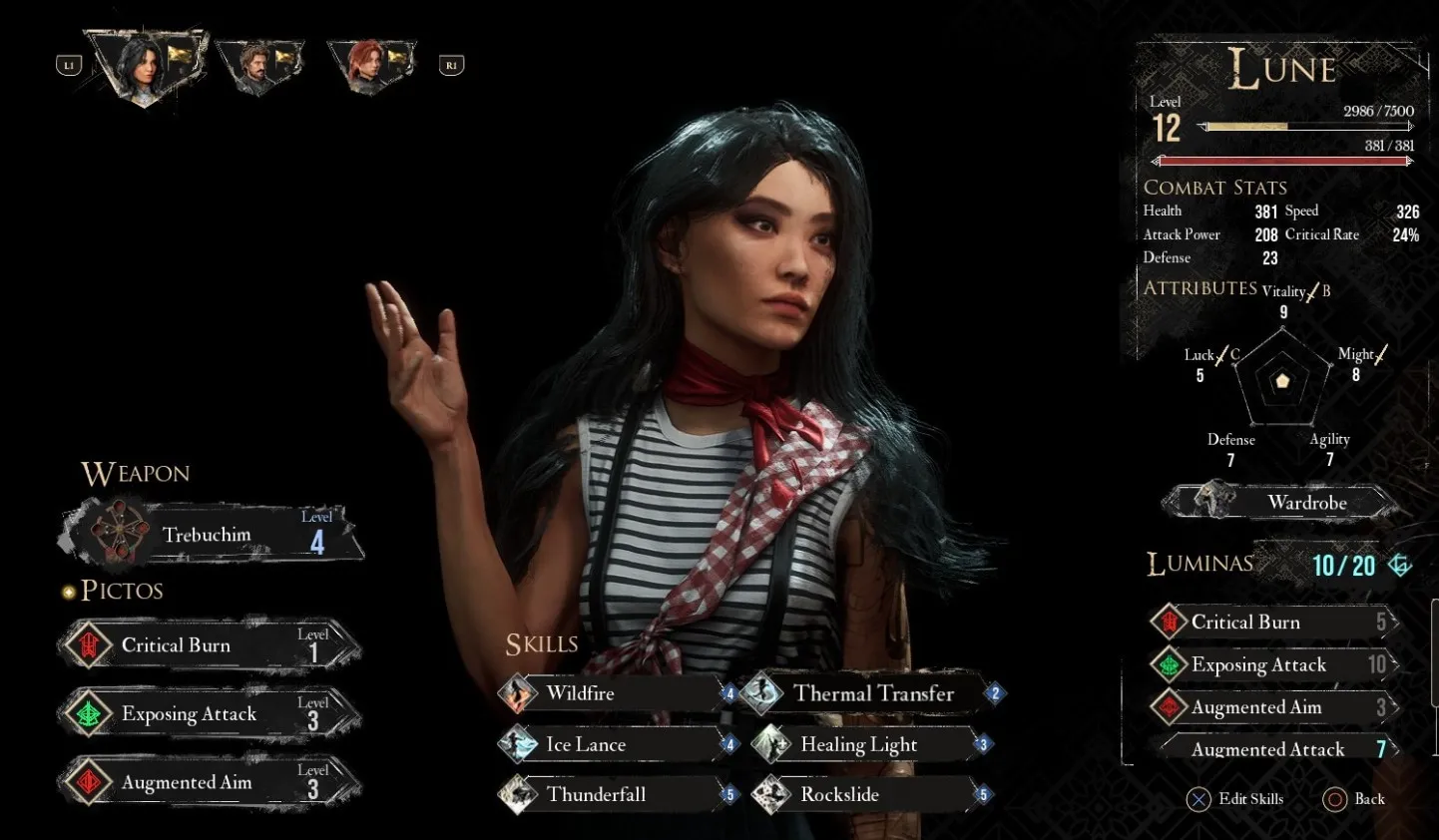Select the Exposing Attack picto slot
Image resolution: width=1439 pixels, height=840 pixels.
(x=210, y=714)
